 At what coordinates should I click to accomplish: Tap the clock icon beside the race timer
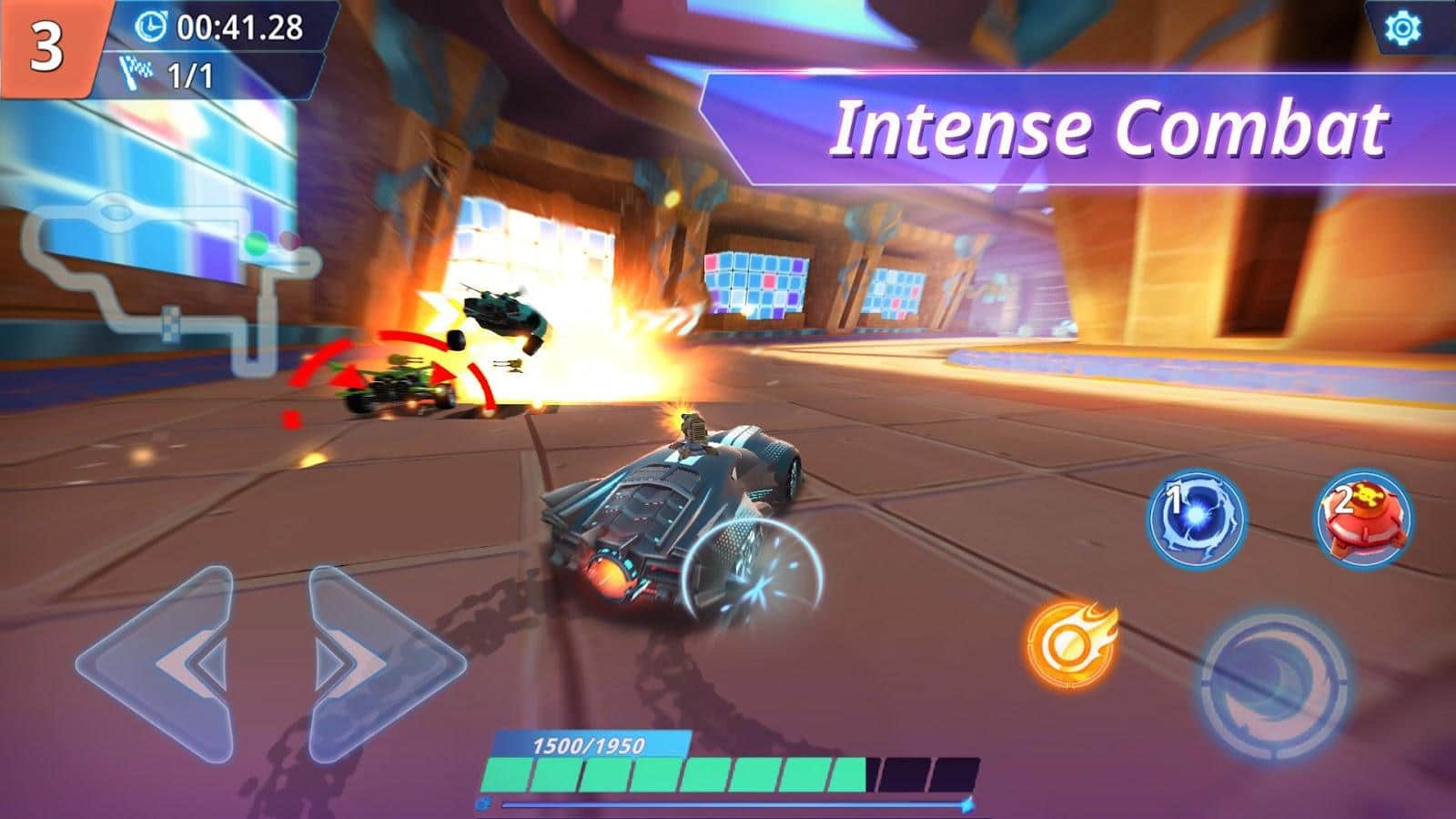coord(154,27)
